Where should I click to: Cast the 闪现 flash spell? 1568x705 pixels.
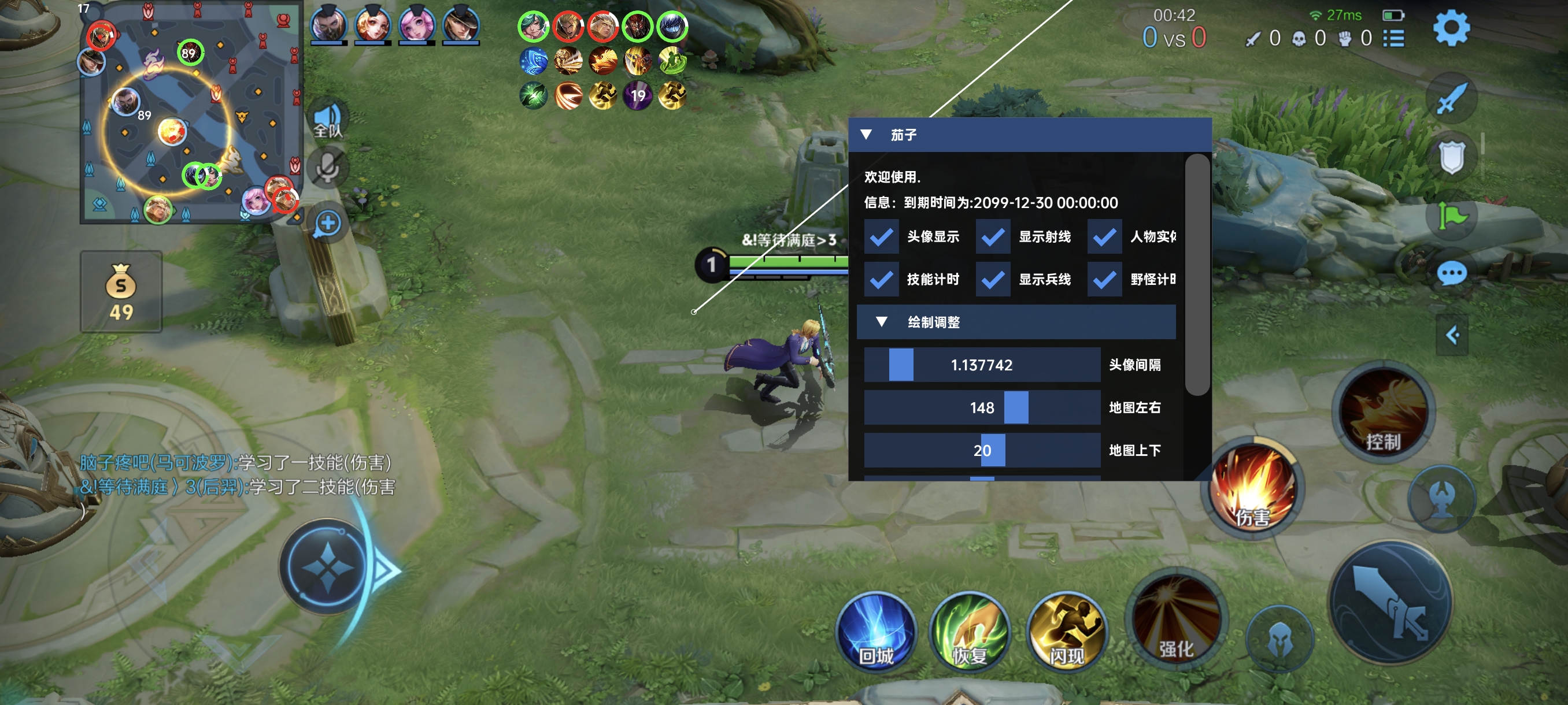[1066, 633]
